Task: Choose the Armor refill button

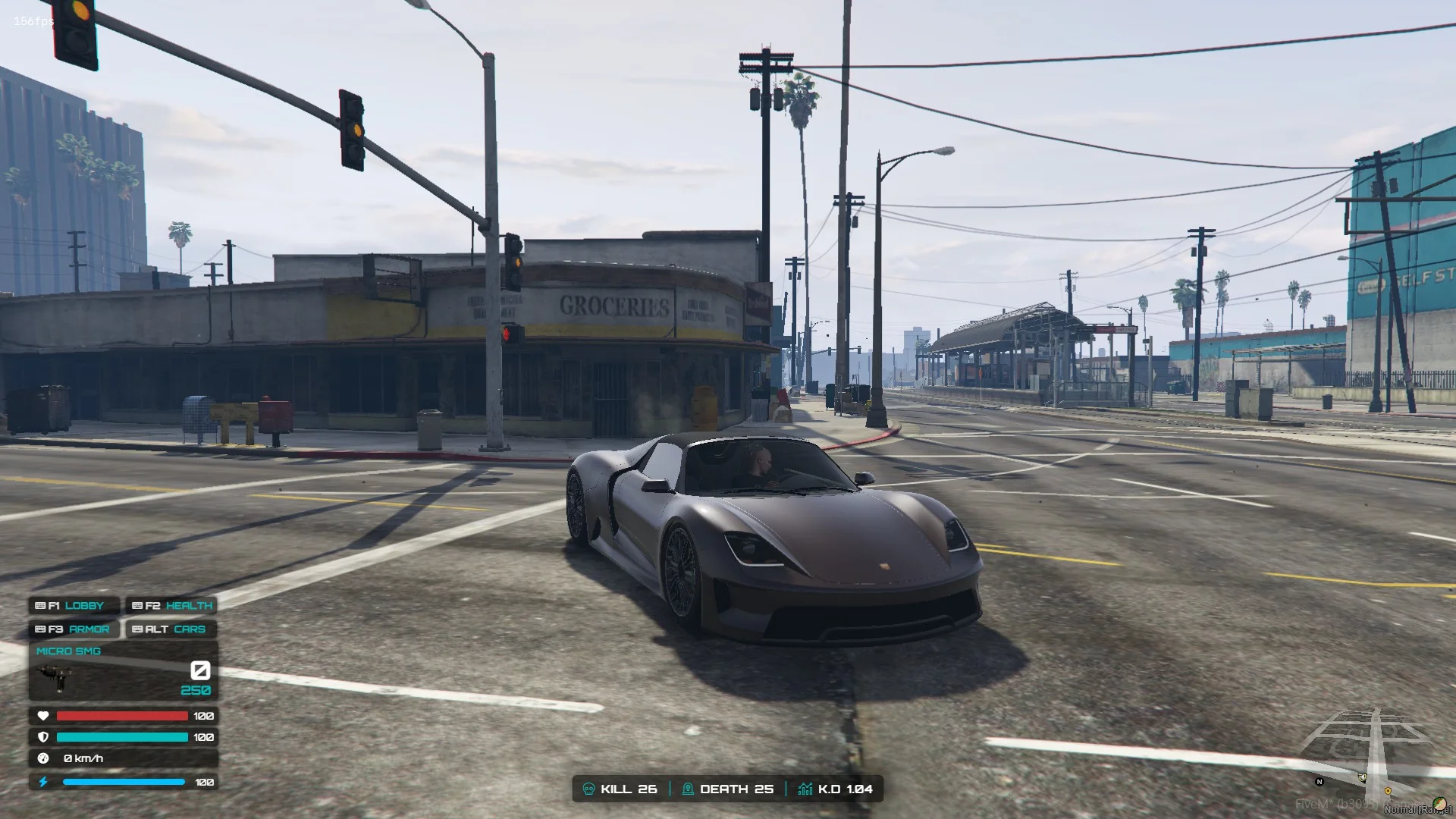Action: (74, 629)
